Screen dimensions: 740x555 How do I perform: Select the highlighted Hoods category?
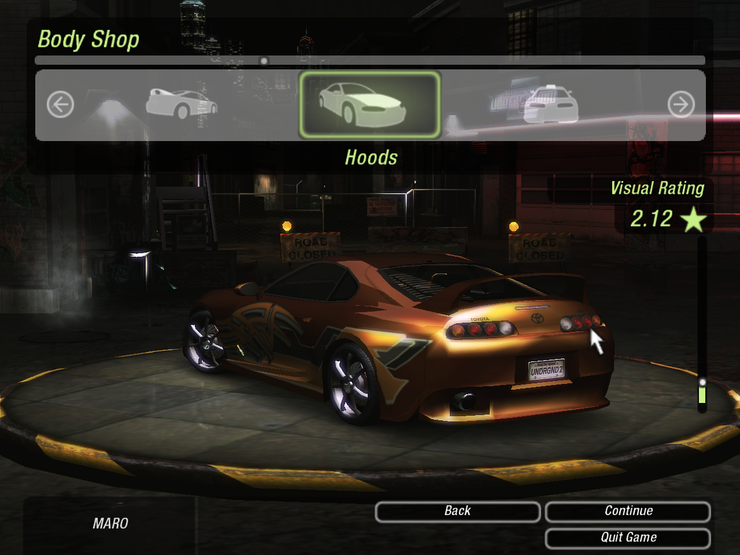coord(369,104)
